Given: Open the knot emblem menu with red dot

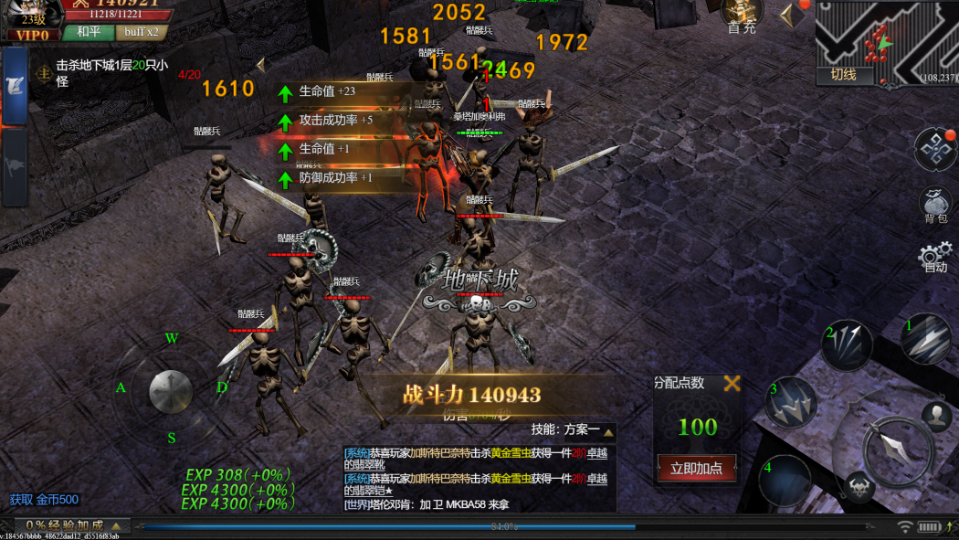Looking at the screenshot, I should pyautogui.click(x=934, y=149).
